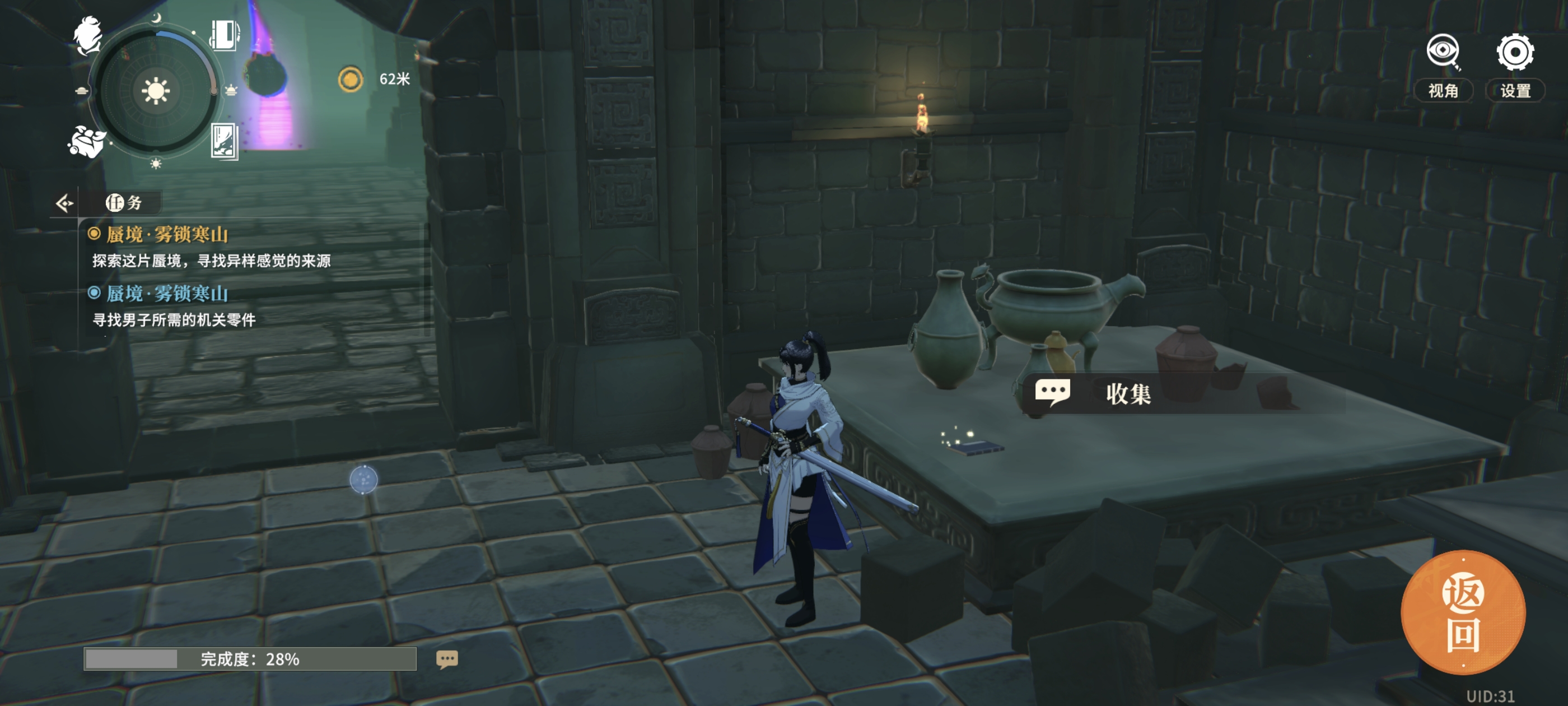The height and width of the screenshot is (706, 1568).
Task: Open the character portrait head icon
Action: pos(88,35)
